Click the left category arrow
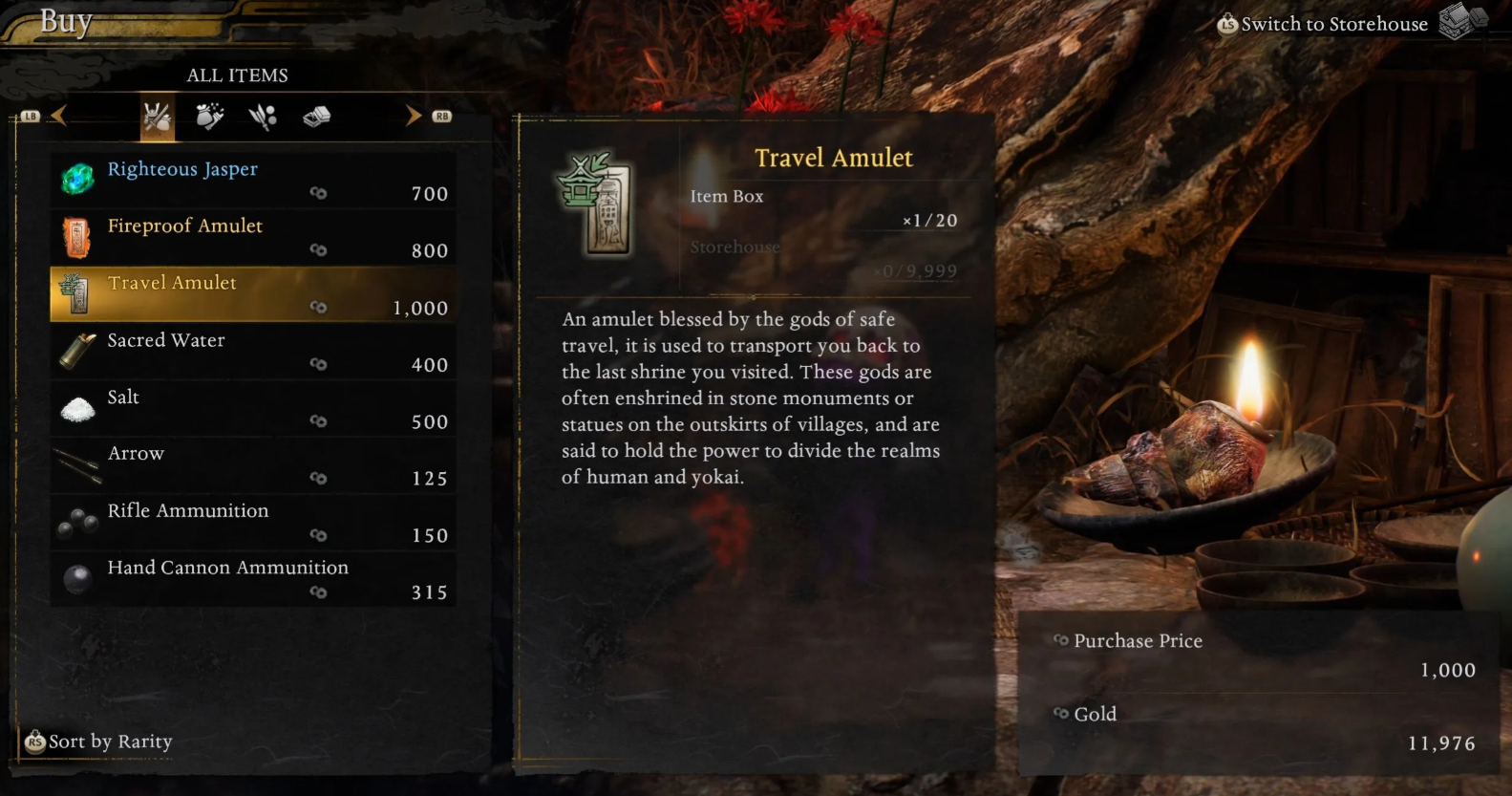The width and height of the screenshot is (1512, 796). pos(59,117)
